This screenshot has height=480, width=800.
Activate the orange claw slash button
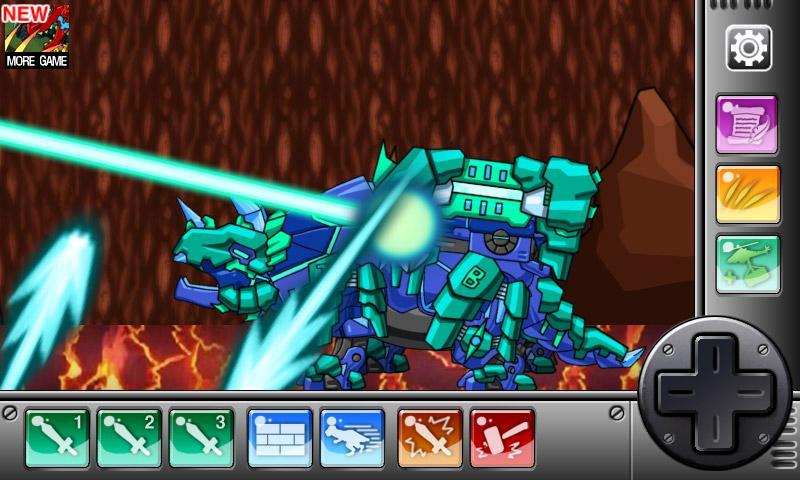pyautogui.click(x=747, y=194)
